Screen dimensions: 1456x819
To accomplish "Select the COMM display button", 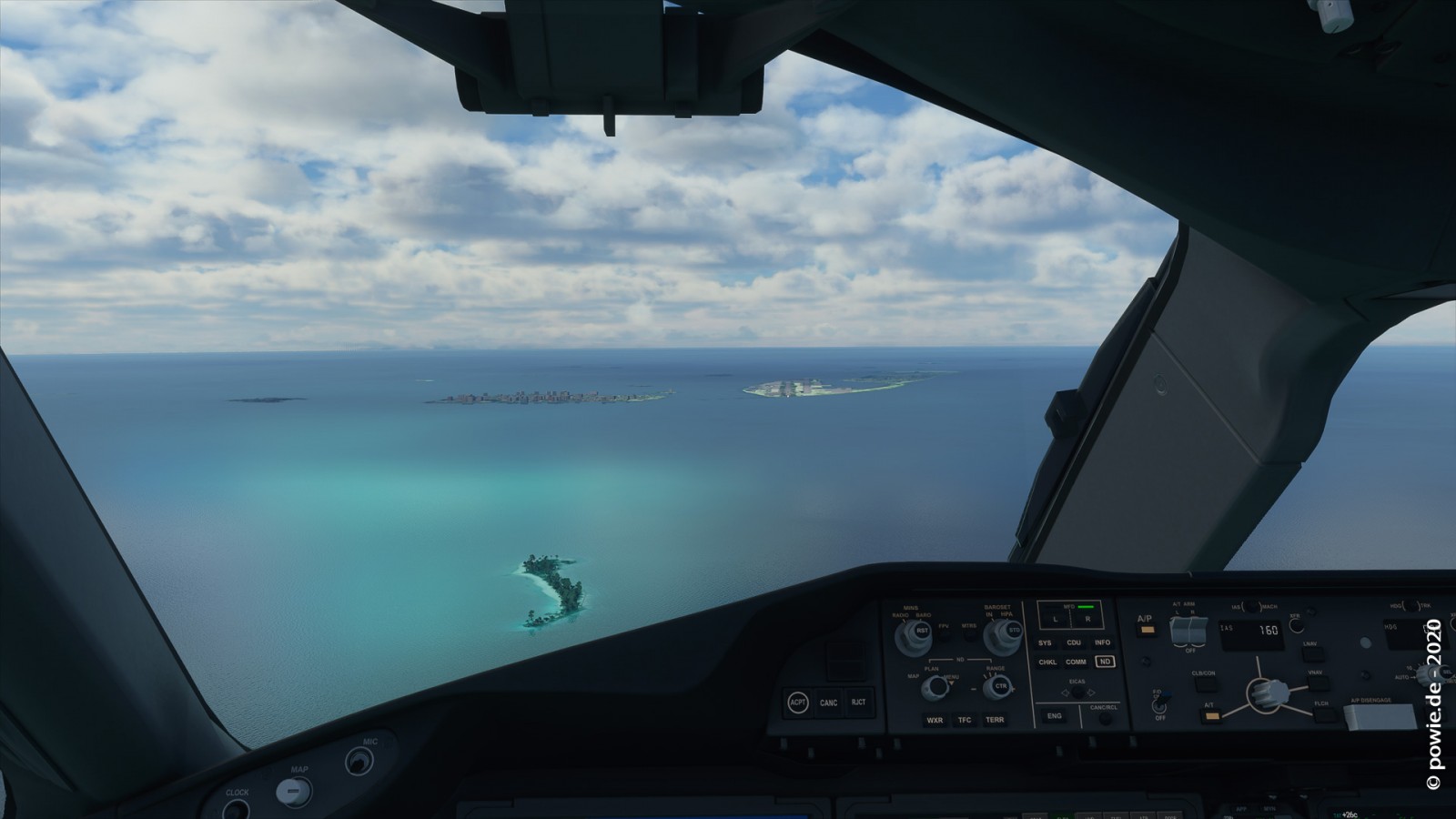I will (1077, 662).
